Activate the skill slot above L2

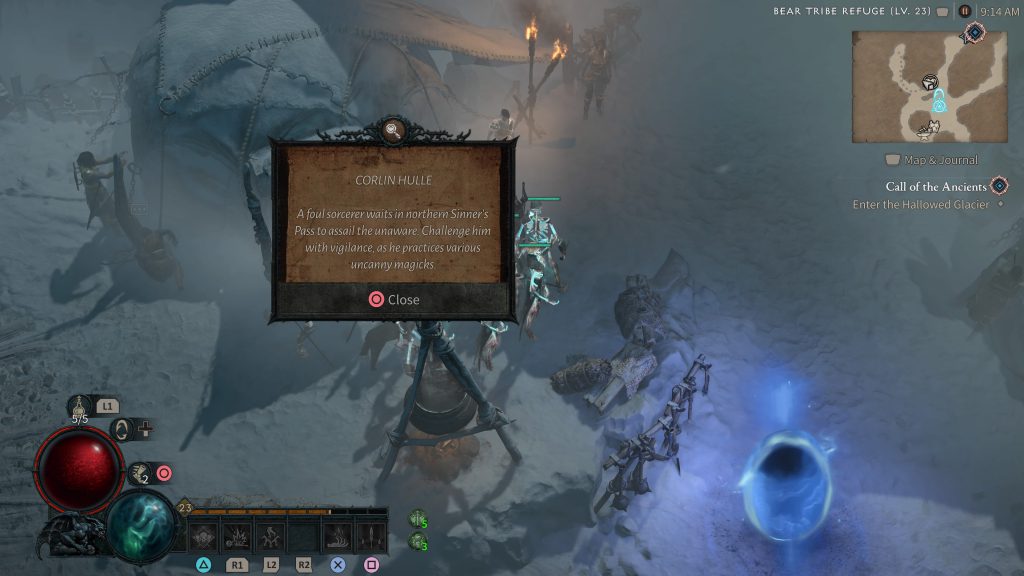click(x=270, y=537)
